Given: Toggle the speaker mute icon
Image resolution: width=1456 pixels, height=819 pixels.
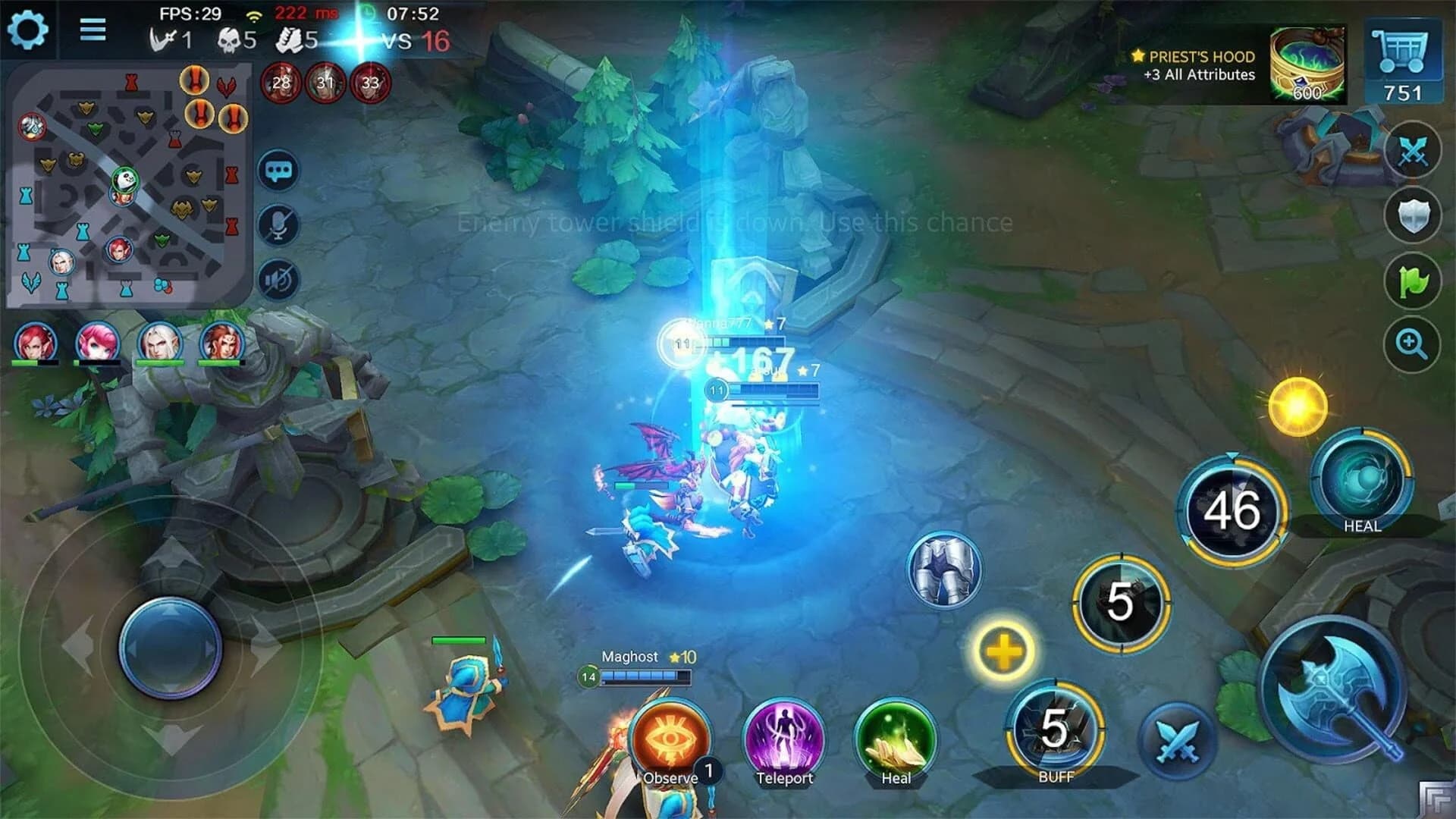Looking at the screenshot, I should click(x=280, y=279).
